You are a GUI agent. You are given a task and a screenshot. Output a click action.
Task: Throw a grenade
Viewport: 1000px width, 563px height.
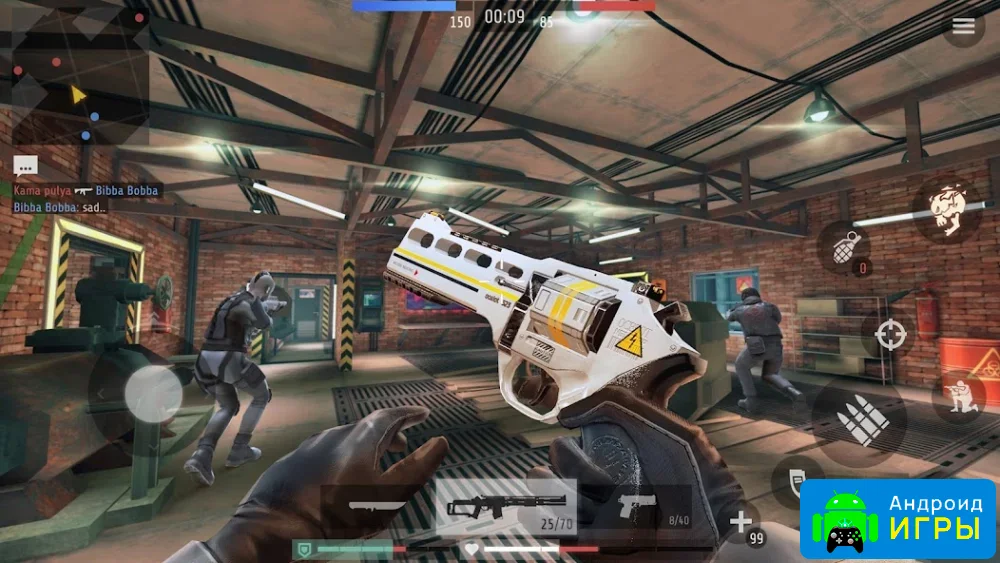point(845,246)
